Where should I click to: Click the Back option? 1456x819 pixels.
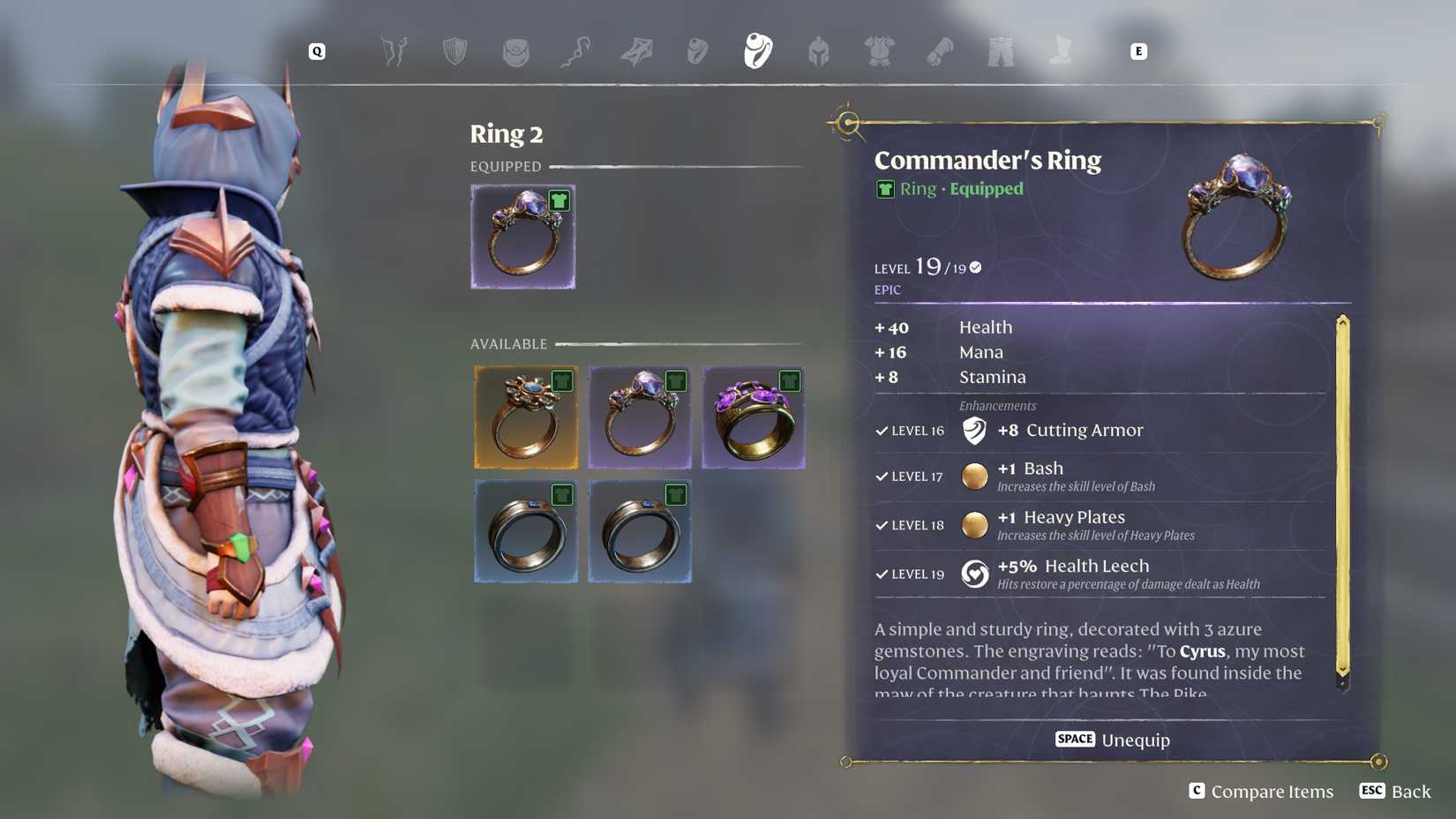click(1394, 791)
